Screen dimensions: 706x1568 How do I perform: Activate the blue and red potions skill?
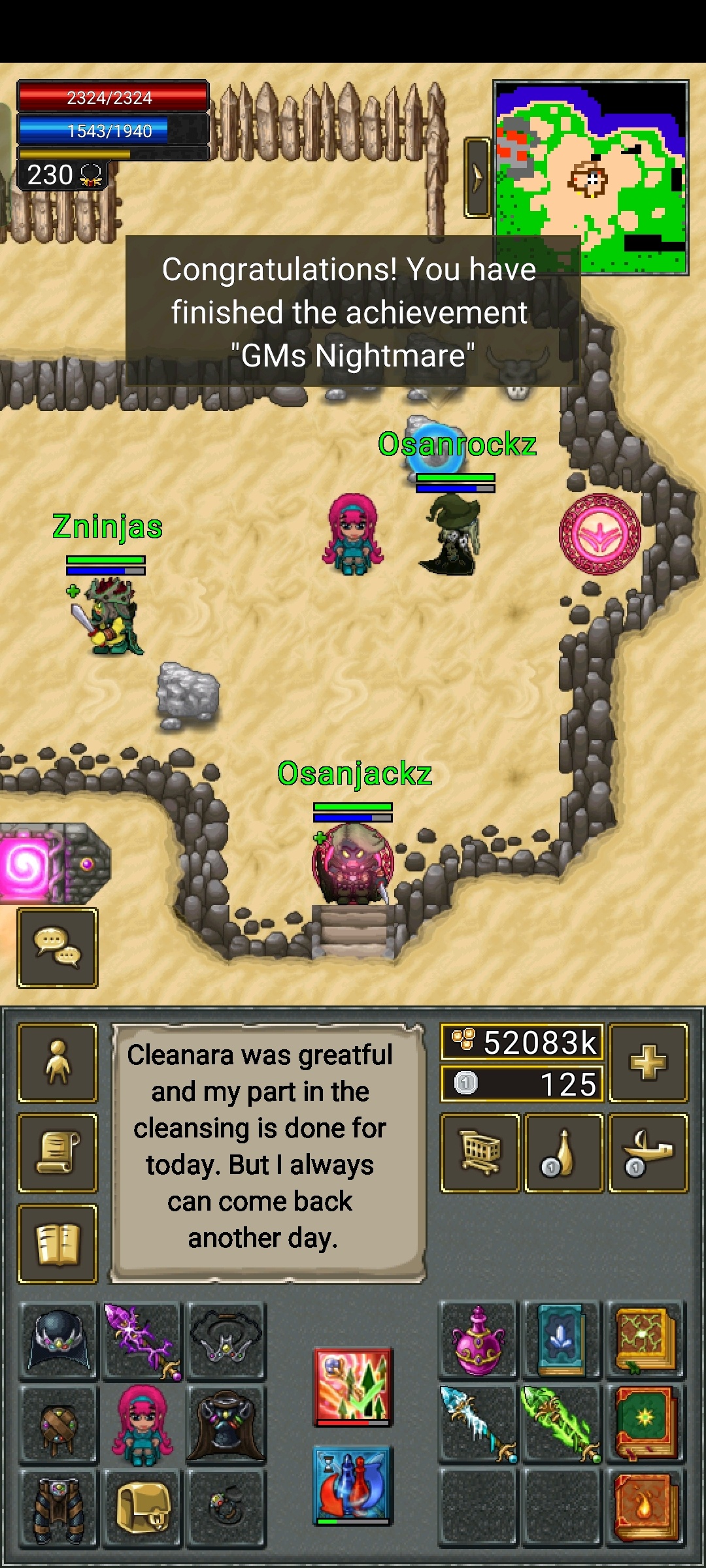pos(352,1484)
